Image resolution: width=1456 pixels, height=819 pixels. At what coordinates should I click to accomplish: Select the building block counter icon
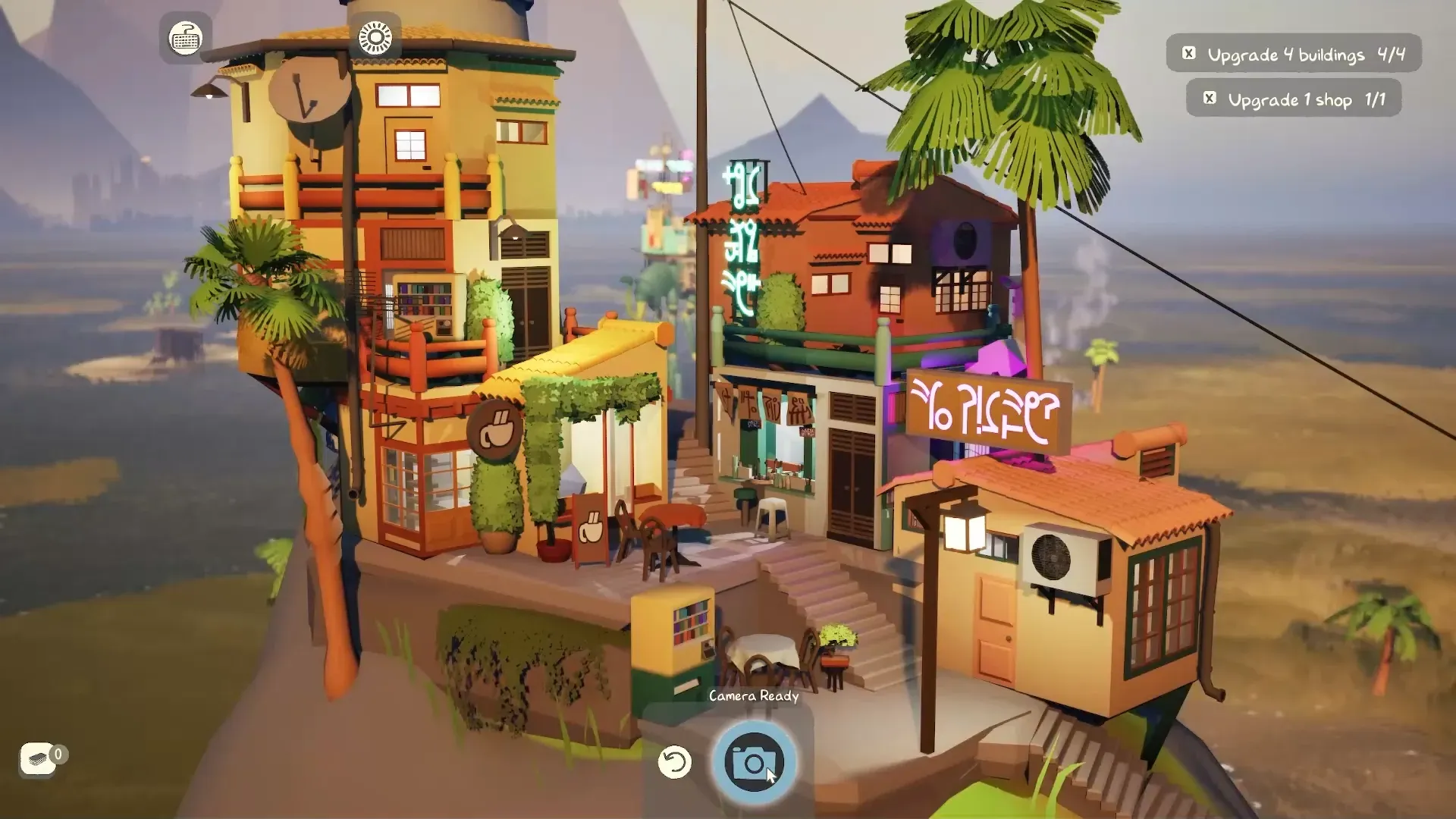click(x=39, y=758)
